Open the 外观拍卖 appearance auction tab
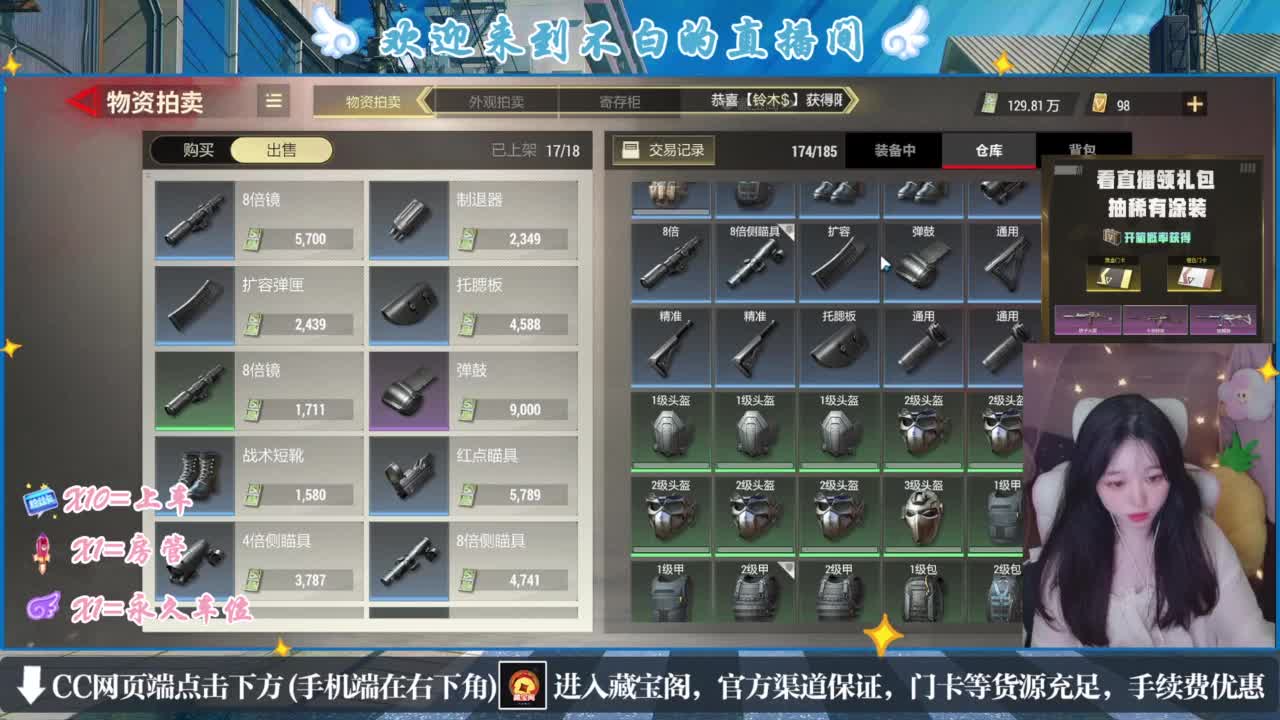This screenshot has width=1280, height=720. click(497, 102)
